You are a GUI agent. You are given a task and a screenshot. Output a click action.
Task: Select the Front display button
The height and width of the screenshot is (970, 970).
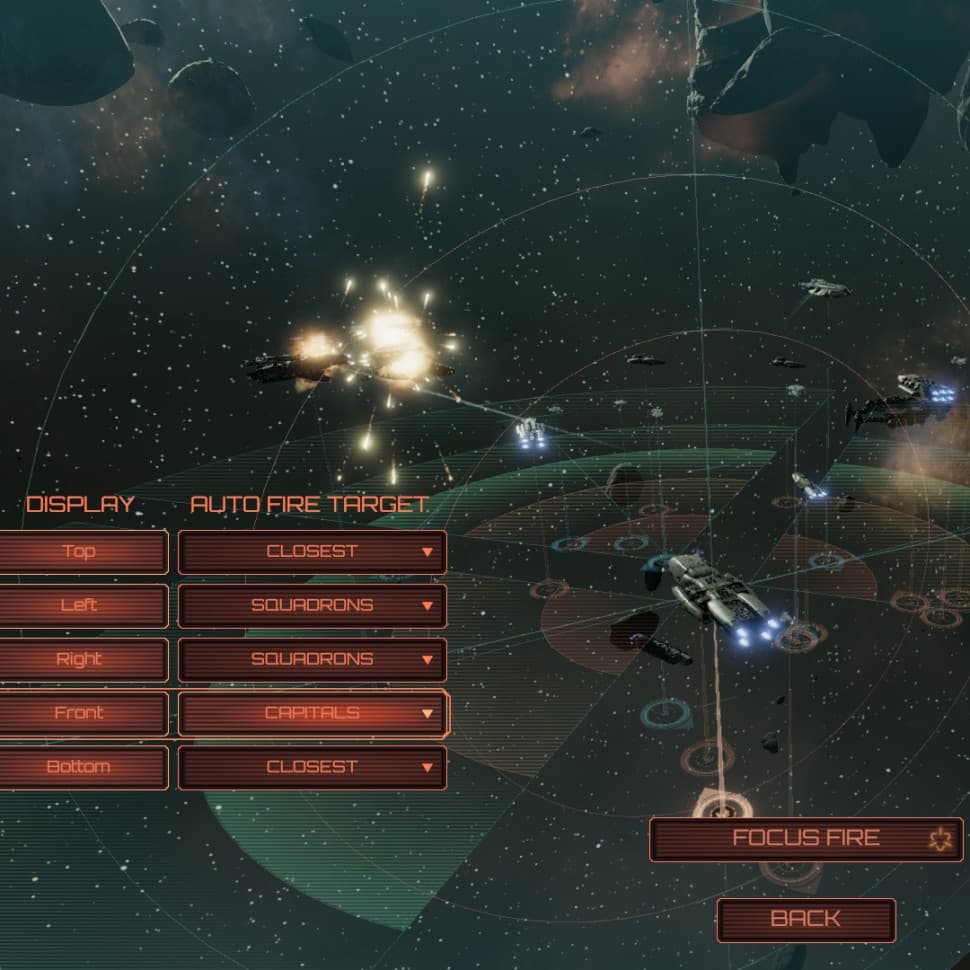coord(80,713)
